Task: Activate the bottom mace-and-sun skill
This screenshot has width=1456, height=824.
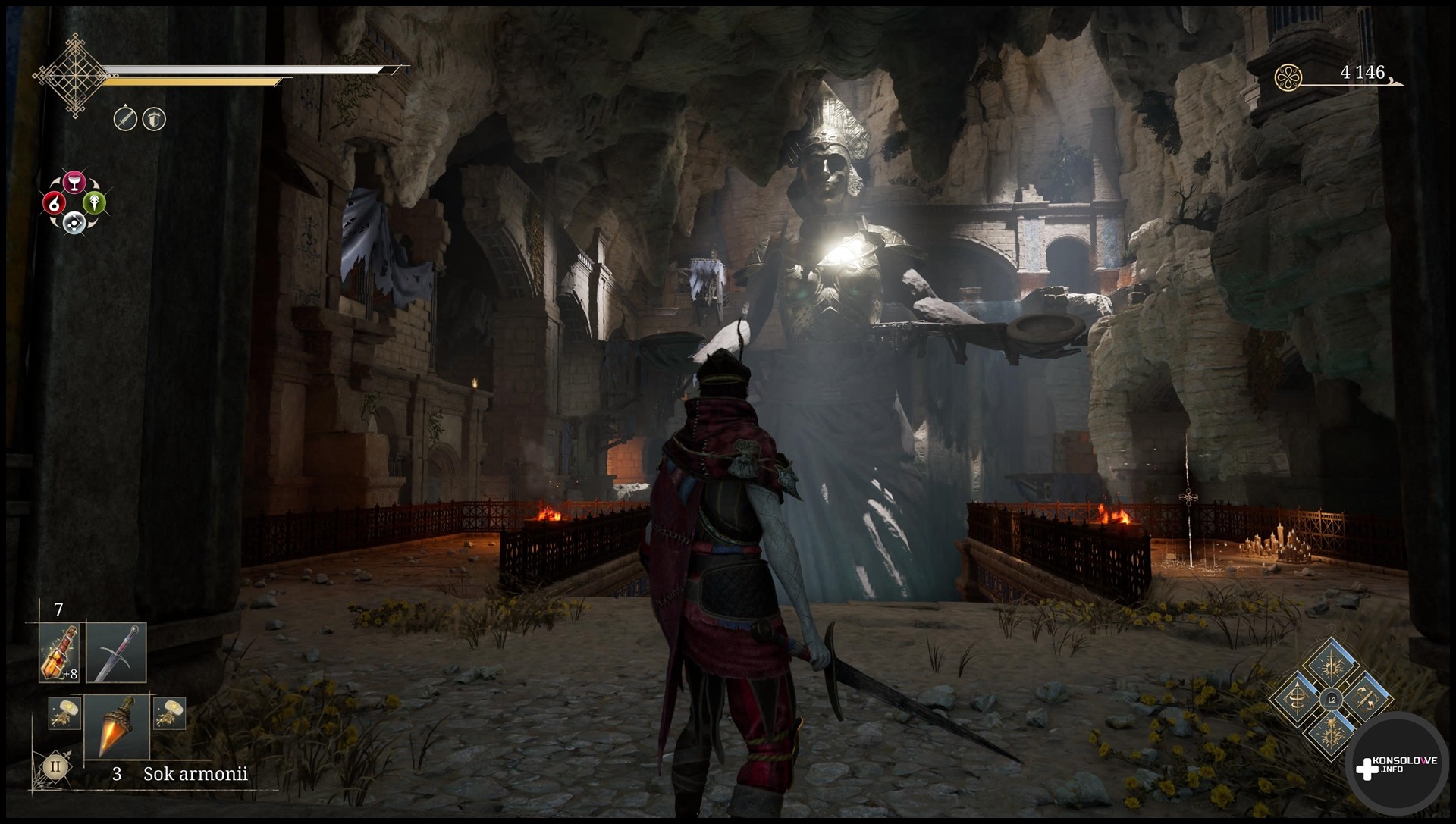Action: pyautogui.click(x=1331, y=732)
